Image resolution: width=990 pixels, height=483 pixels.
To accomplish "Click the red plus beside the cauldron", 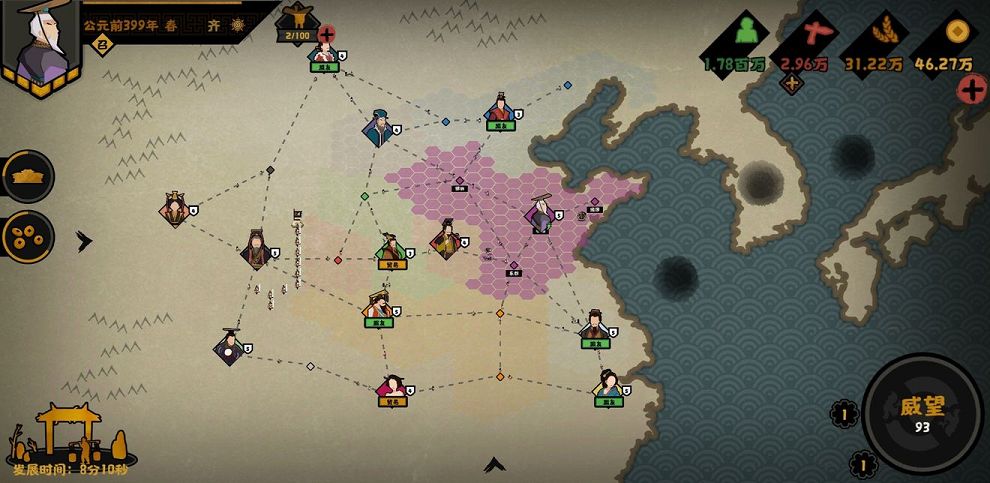I will pyautogui.click(x=326, y=34).
